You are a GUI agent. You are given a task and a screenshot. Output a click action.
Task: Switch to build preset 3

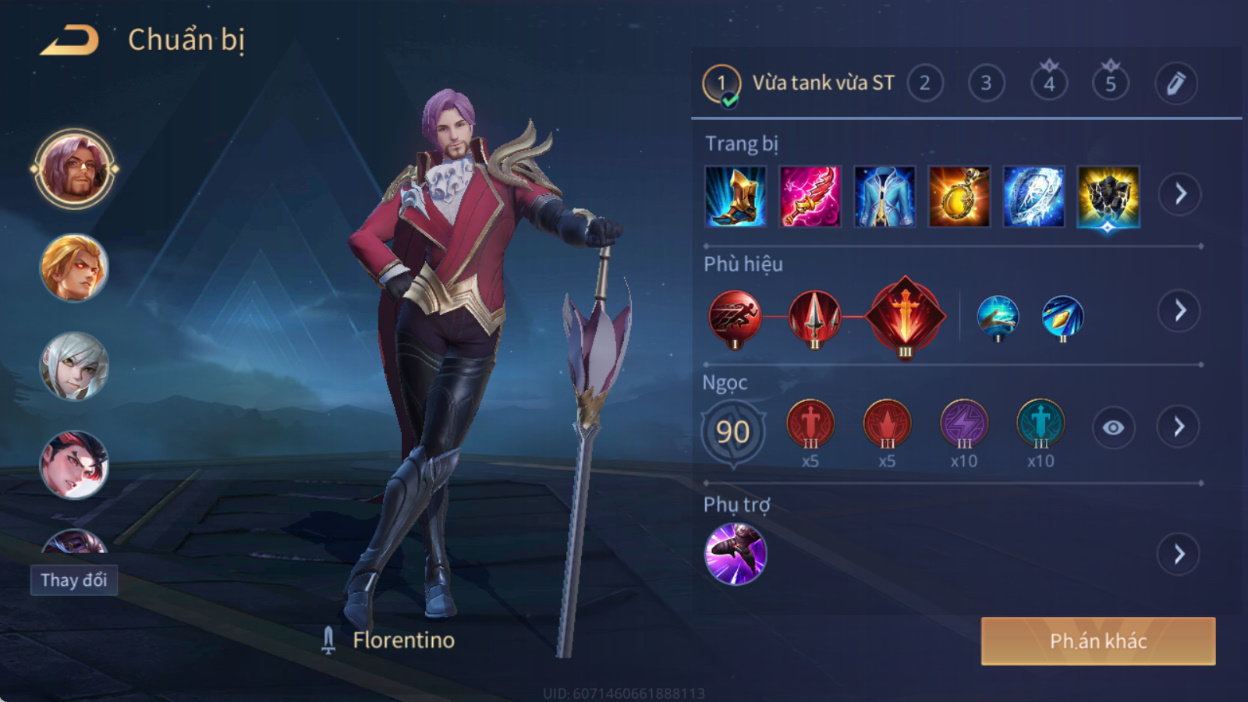click(987, 83)
